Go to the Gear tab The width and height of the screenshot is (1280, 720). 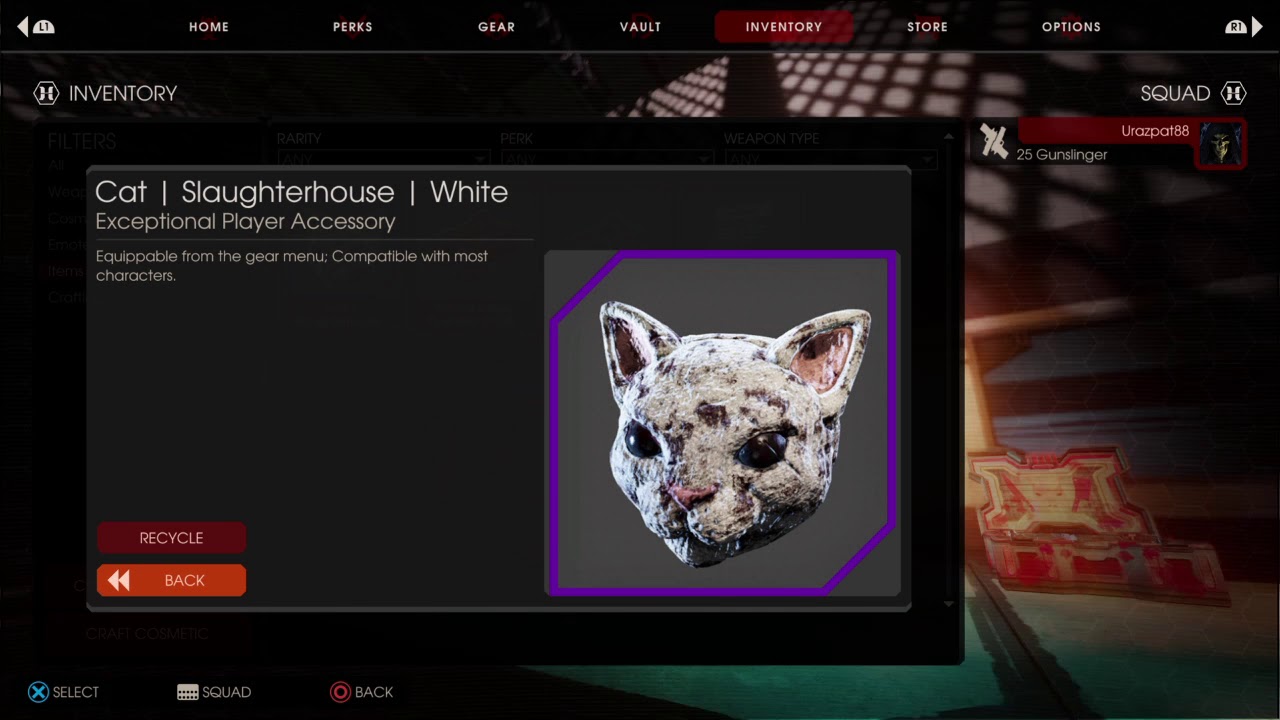(496, 27)
